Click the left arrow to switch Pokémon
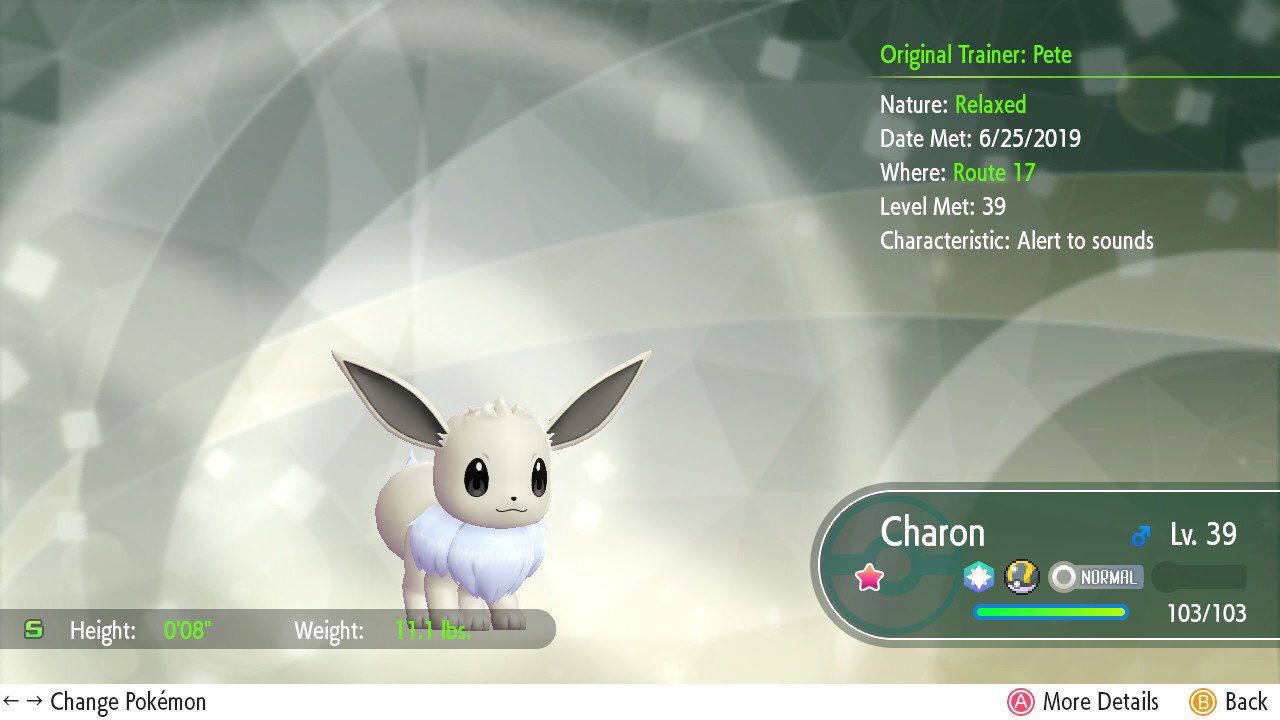 point(10,702)
